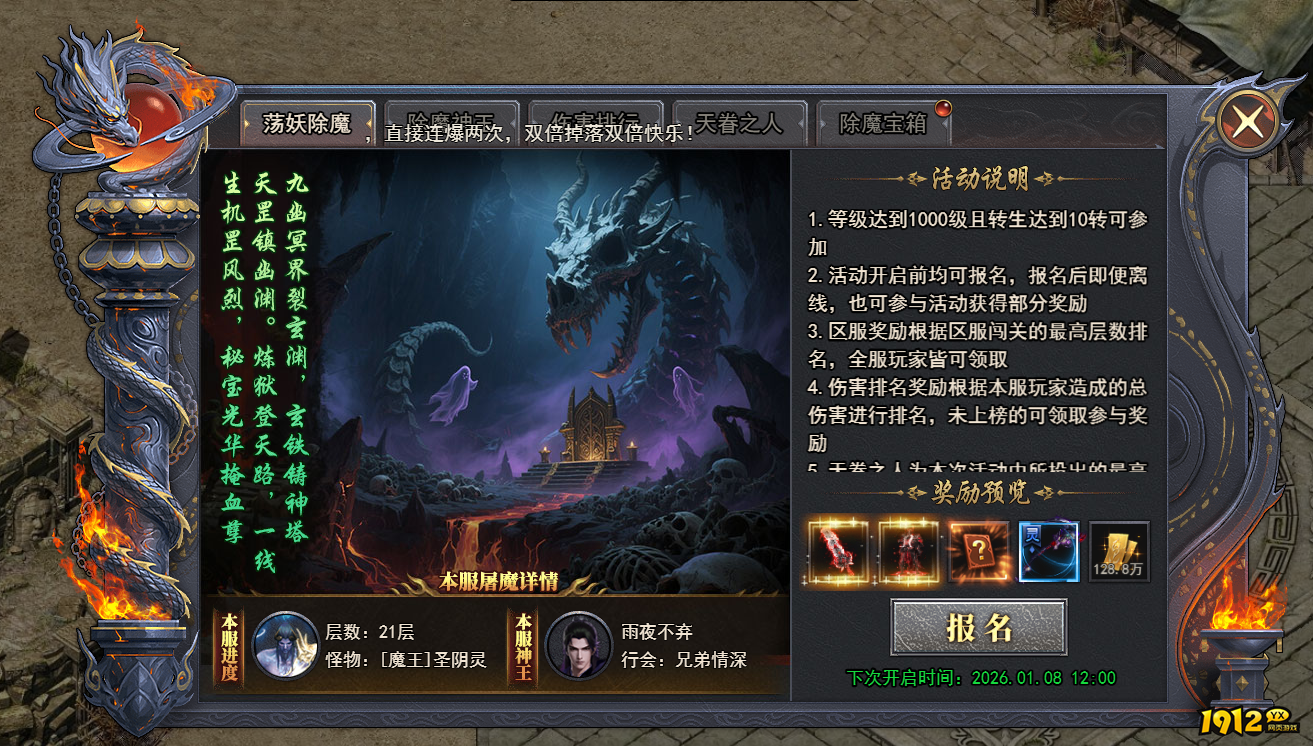Click the 报名 sign-up button
Image resolution: width=1313 pixels, height=746 pixels.
point(978,627)
